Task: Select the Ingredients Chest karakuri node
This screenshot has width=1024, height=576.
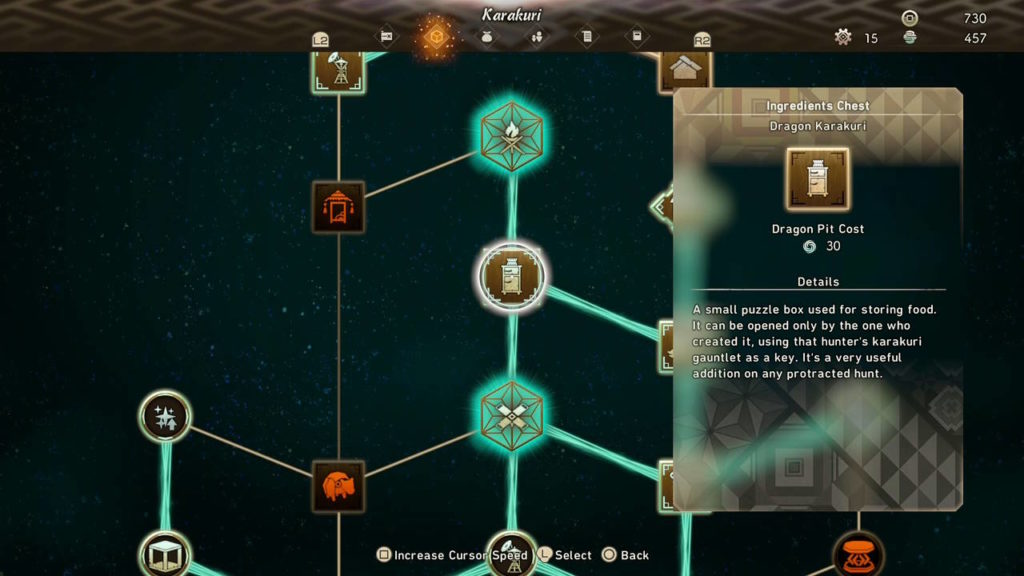Action: 512,278
